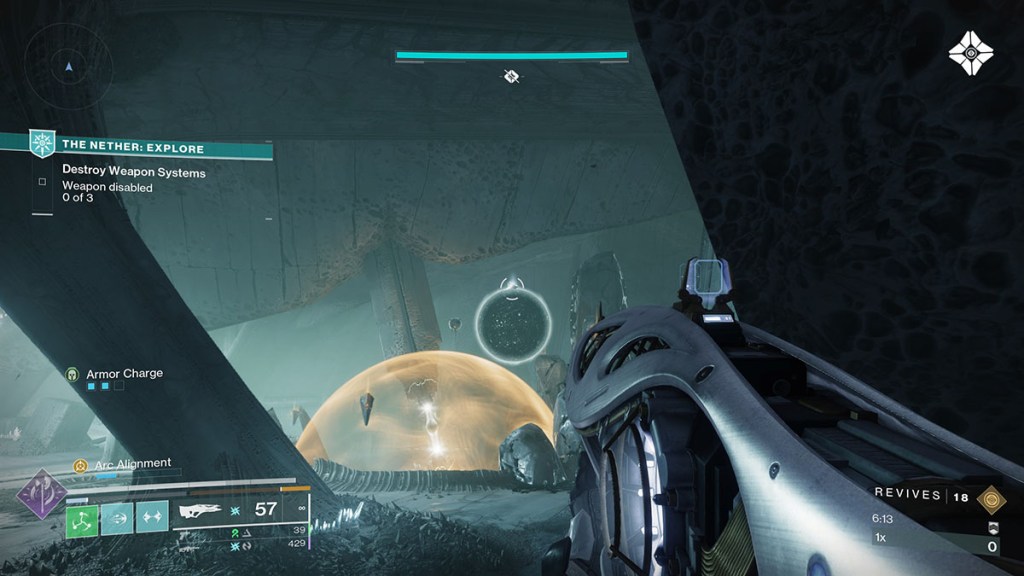
Task: Activate the green class ability icon
Action: [82, 518]
